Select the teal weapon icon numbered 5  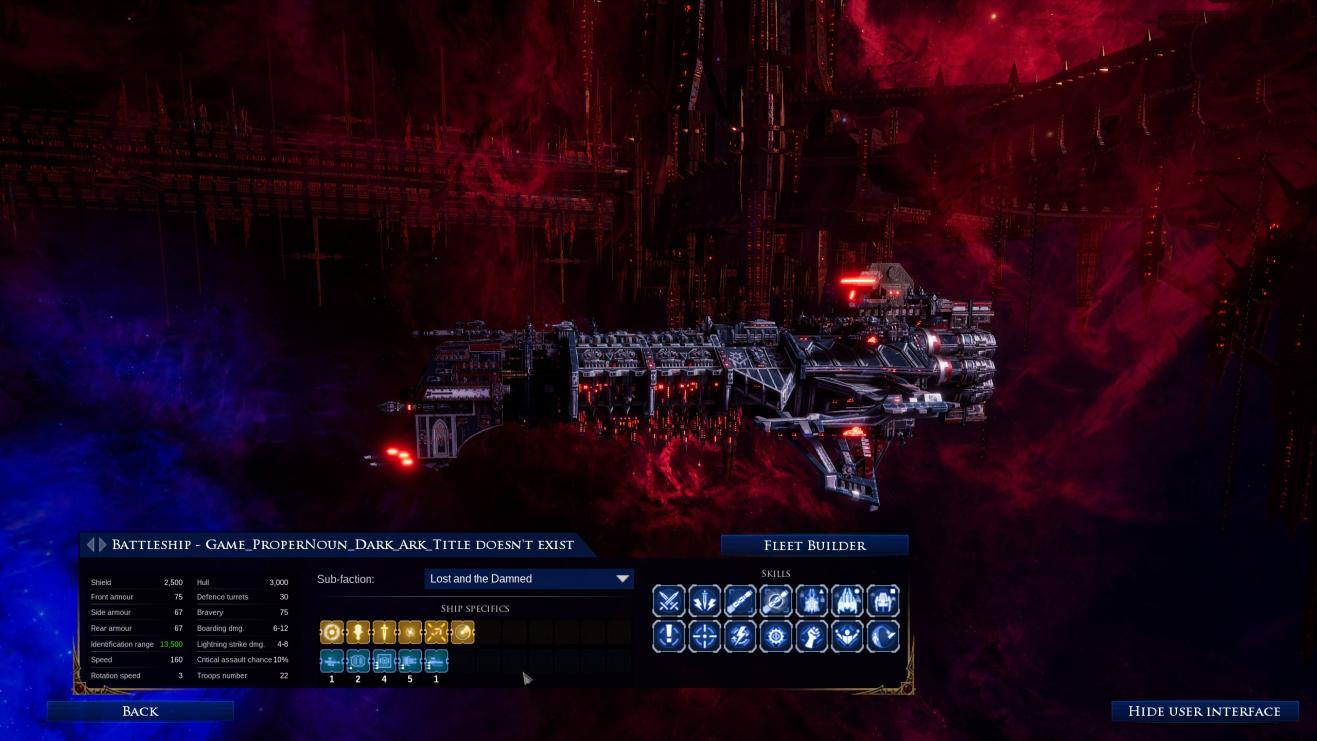click(410, 661)
